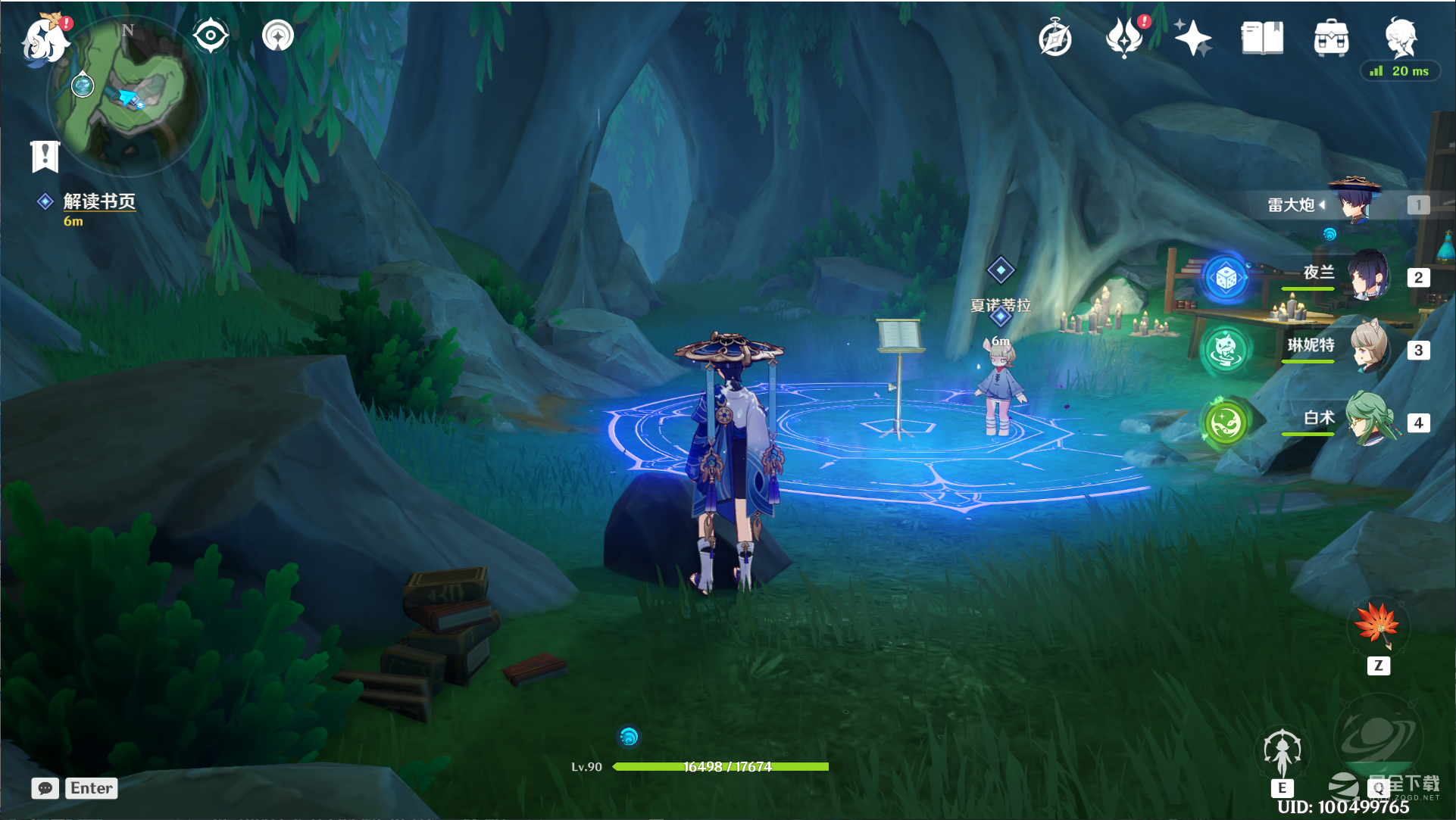1456x820 pixels.
Task: Use the red flower gadget
Action: (1378, 625)
